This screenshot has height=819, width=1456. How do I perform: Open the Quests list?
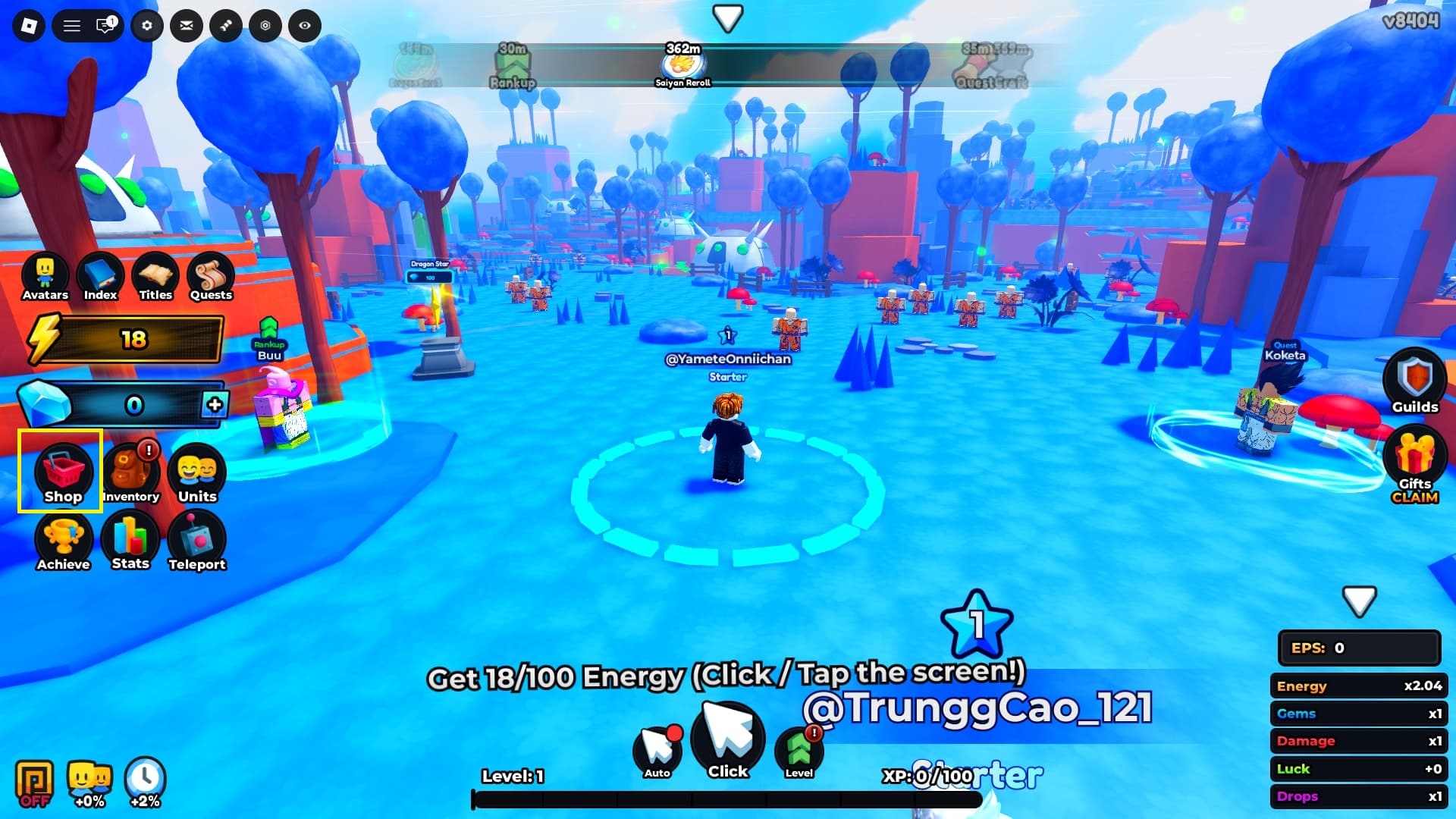pos(211,277)
